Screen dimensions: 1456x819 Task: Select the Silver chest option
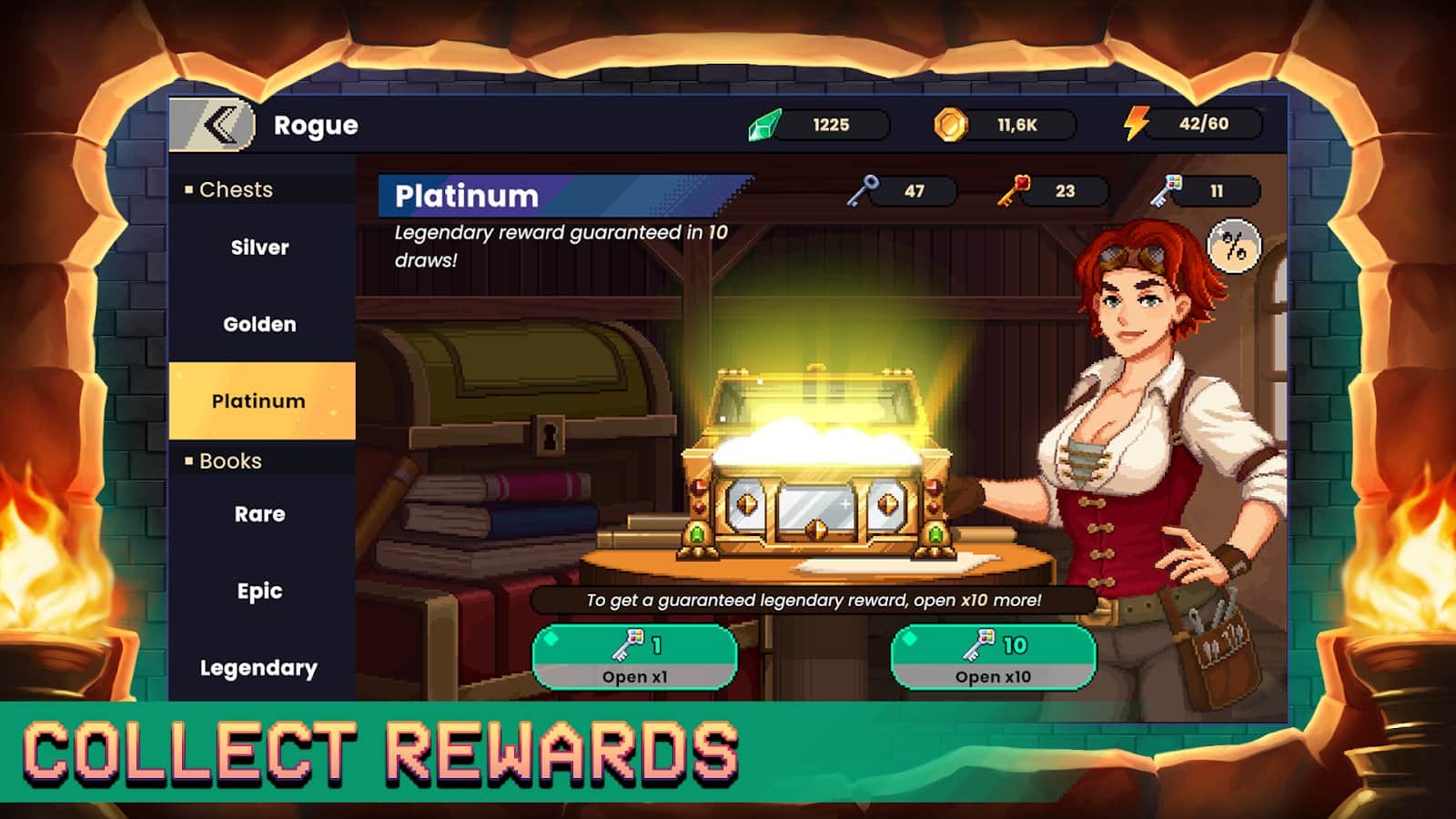(259, 247)
